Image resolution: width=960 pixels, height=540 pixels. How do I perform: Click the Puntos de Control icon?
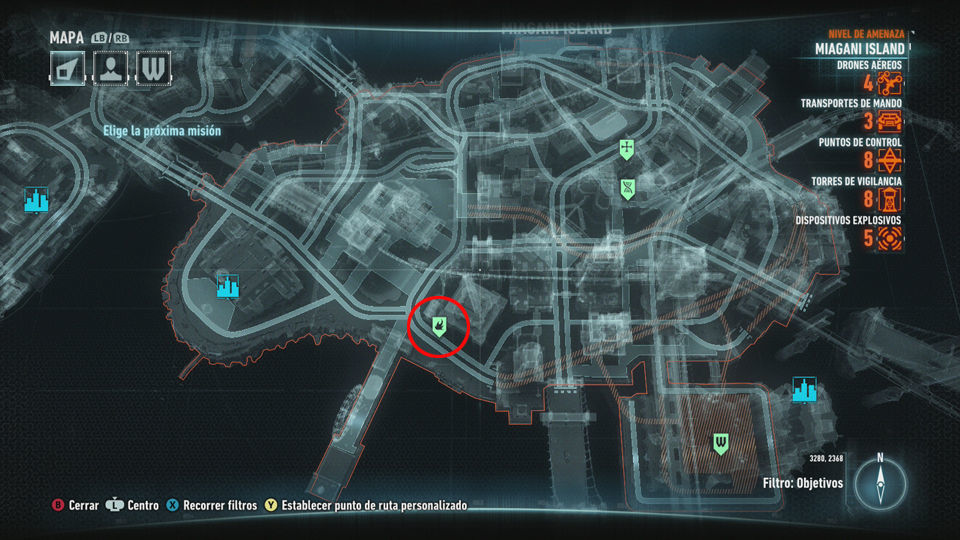click(x=889, y=161)
